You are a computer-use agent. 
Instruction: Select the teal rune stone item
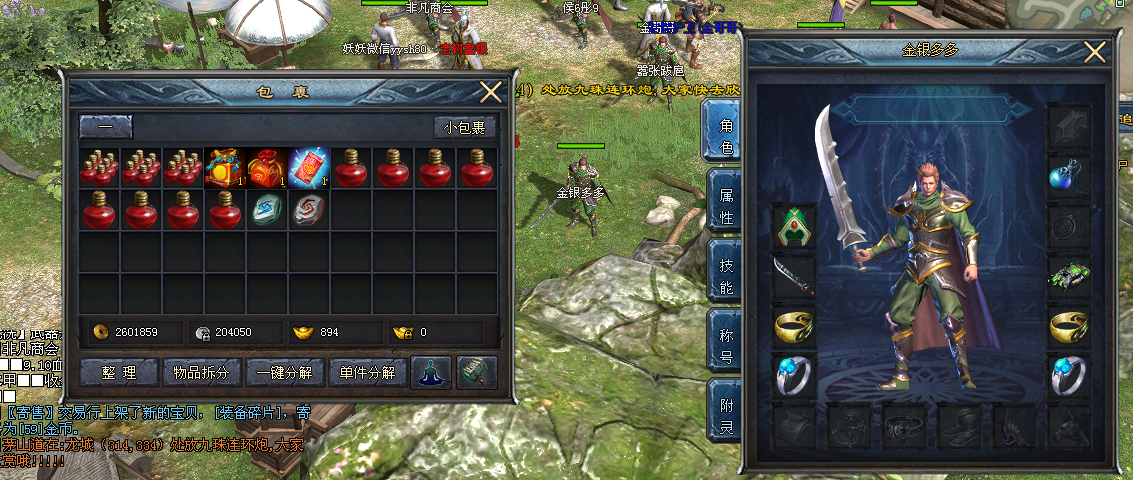[x=268, y=210]
